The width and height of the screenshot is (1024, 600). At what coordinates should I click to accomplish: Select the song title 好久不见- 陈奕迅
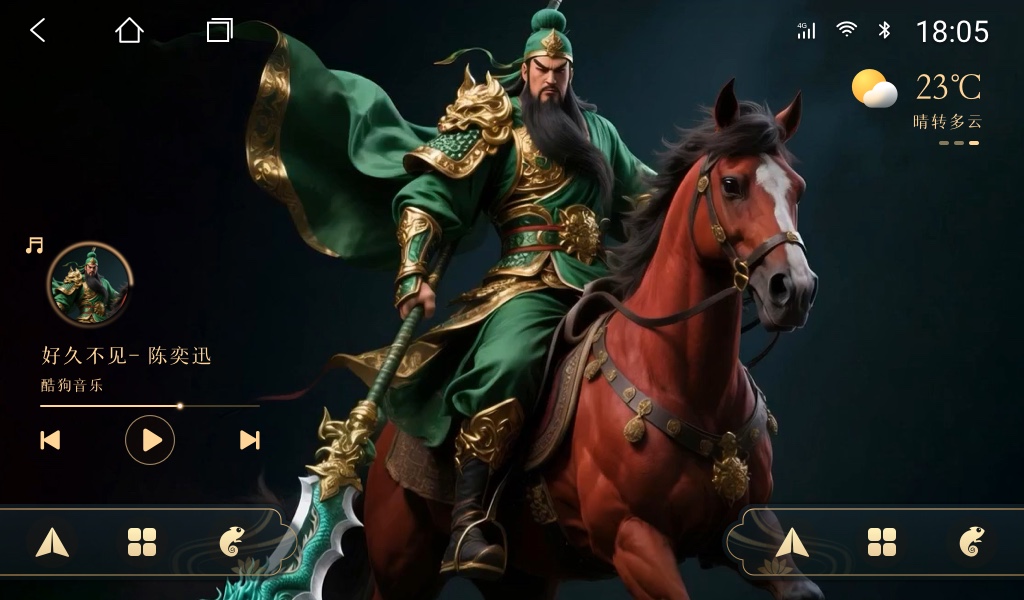126,356
